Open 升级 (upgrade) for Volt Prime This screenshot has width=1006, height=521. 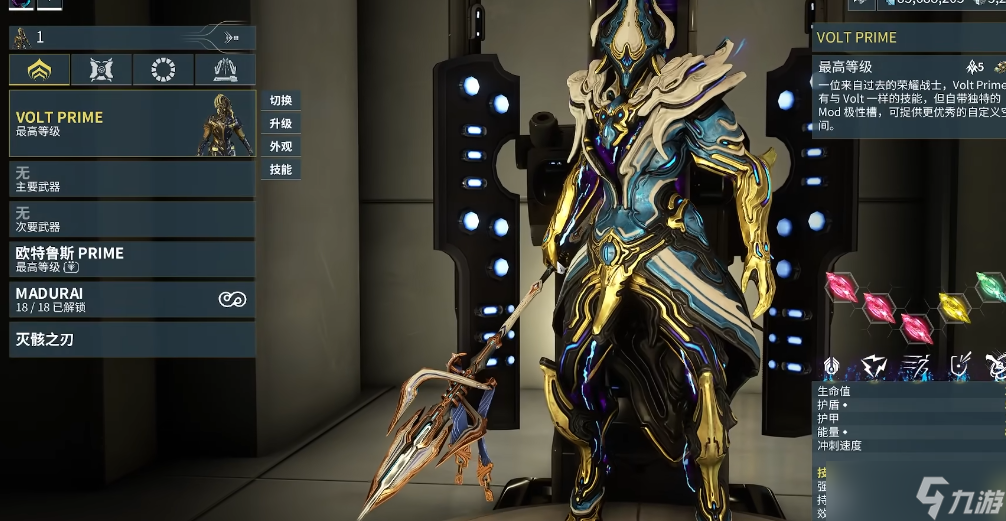(x=281, y=124)
